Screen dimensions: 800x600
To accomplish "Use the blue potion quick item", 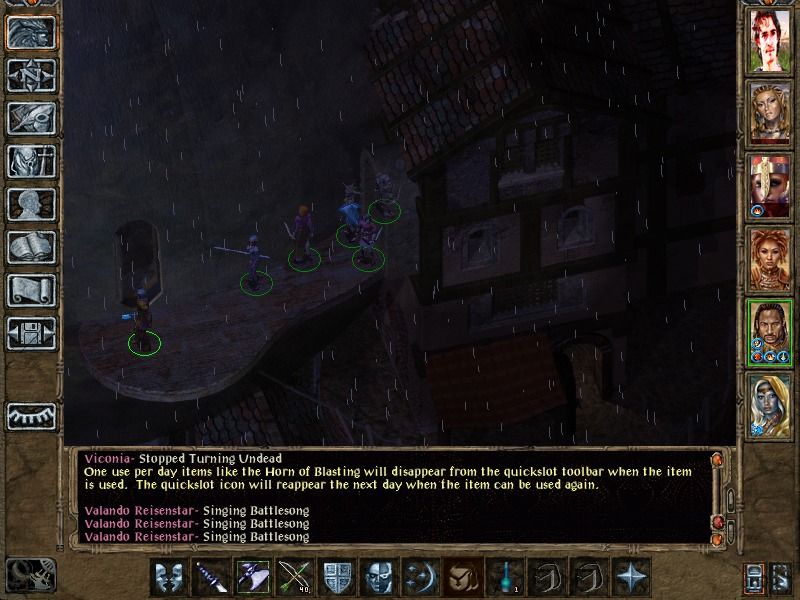I will [x=503, y=577].
